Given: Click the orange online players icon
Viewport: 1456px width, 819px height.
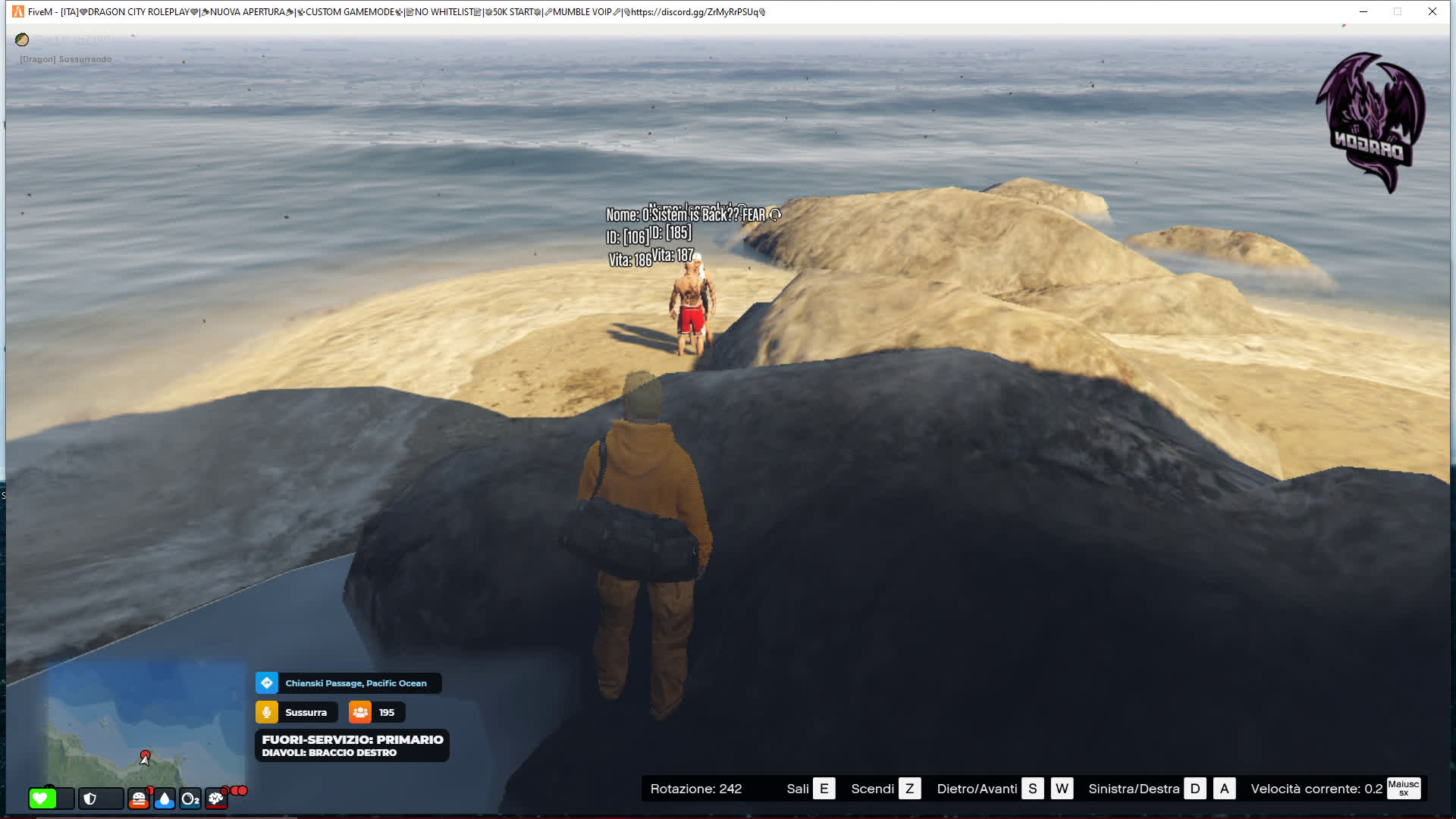Looking at the screenshot, I should pos(360,713).
